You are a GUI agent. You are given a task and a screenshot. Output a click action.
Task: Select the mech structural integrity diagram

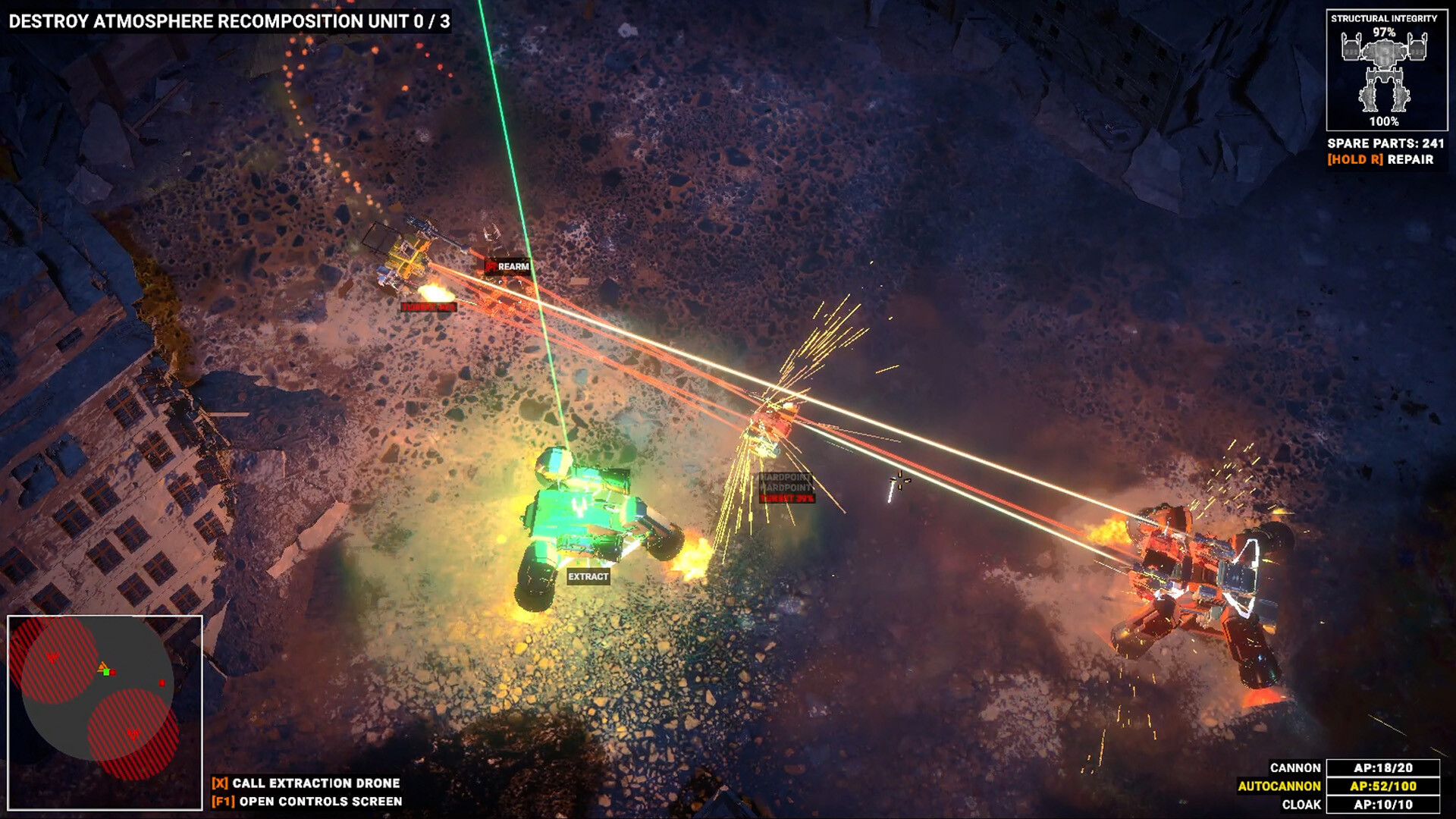[x=1385, y=74]
